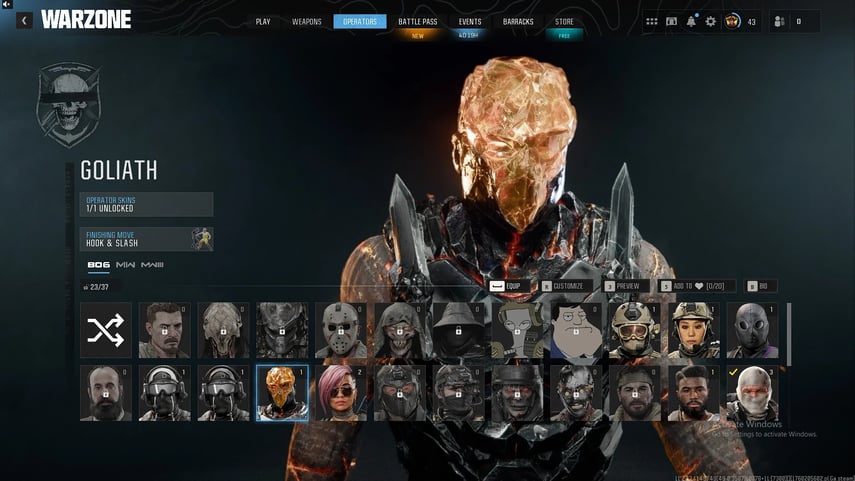Screen dimensions: 855x481
Task: Switch to the Weapons tab
Action: point(306,21)
